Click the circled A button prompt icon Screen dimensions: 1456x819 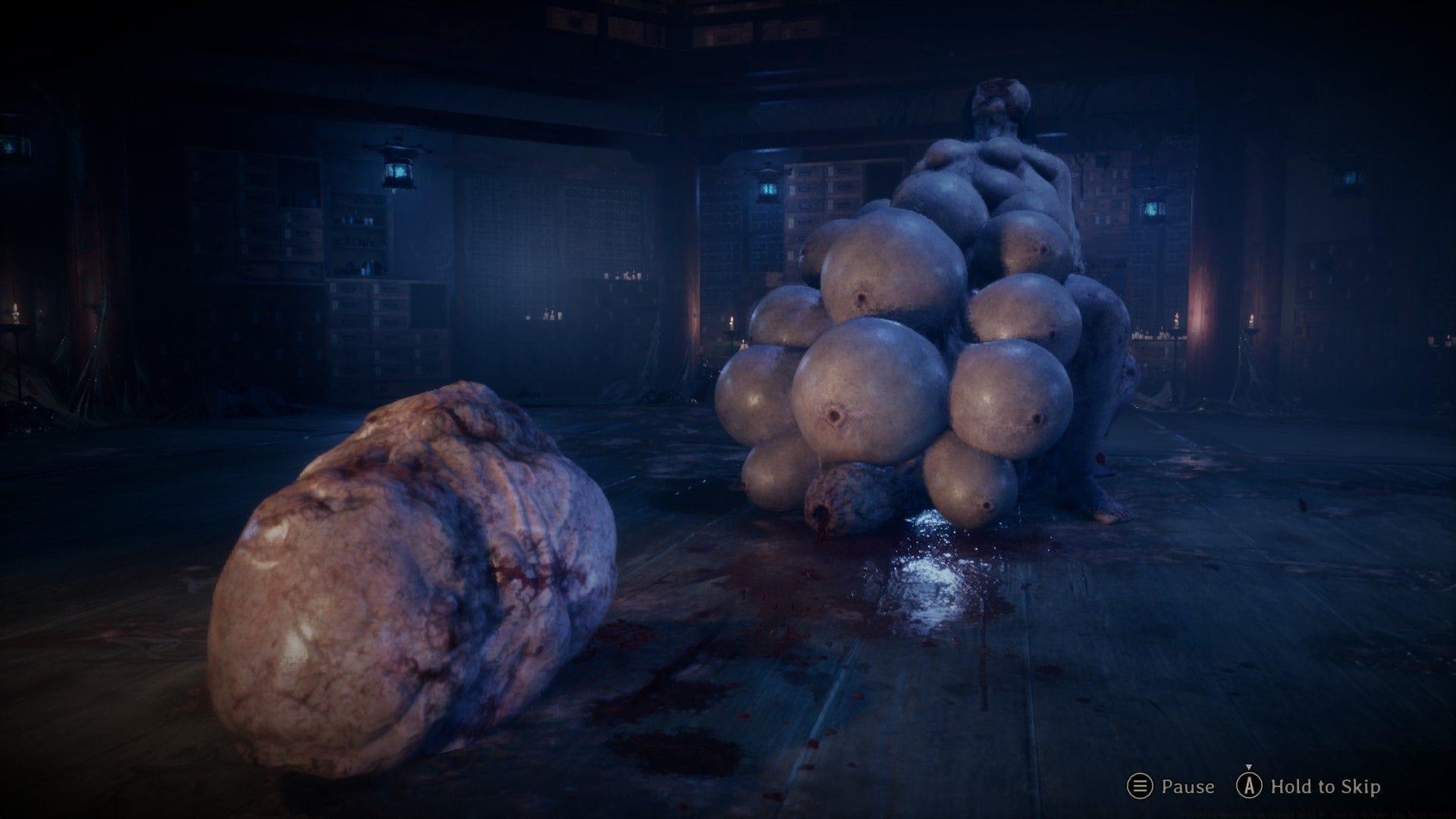(x=1250, y=786)
